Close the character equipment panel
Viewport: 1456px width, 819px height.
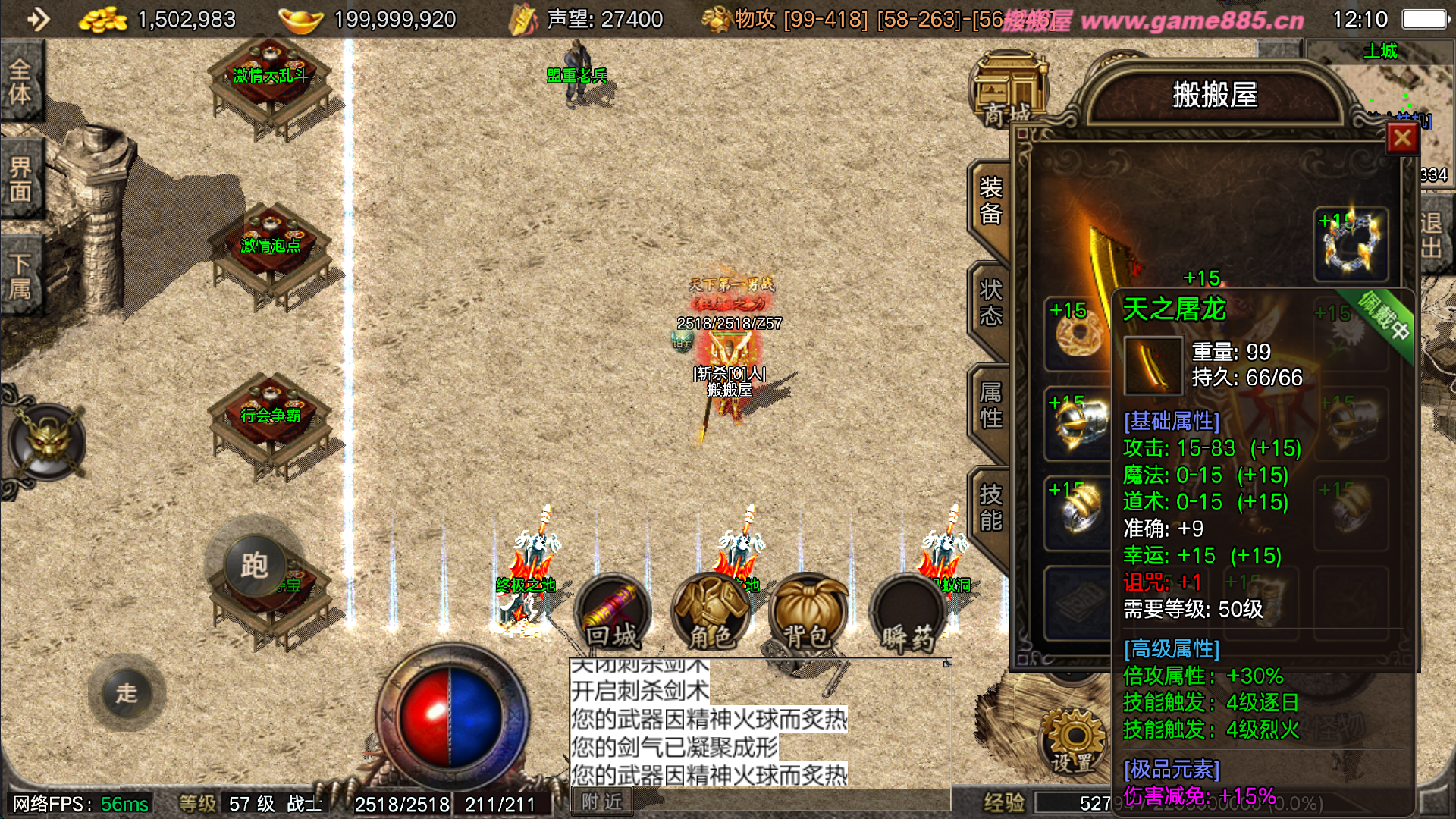1401,138
